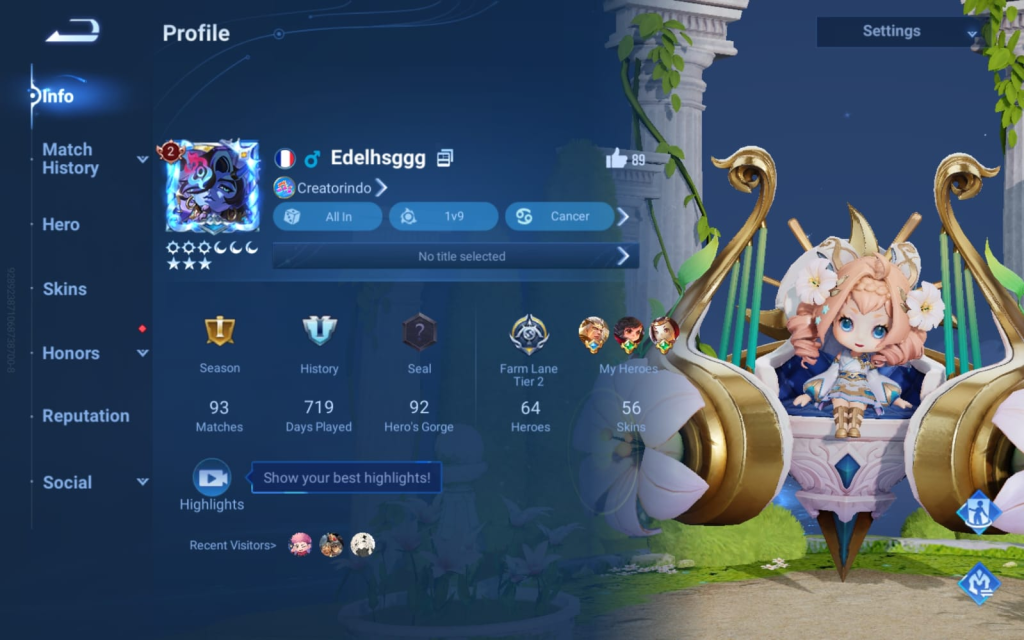Open the Creatorindo squad link

click(x=332, y=187)
